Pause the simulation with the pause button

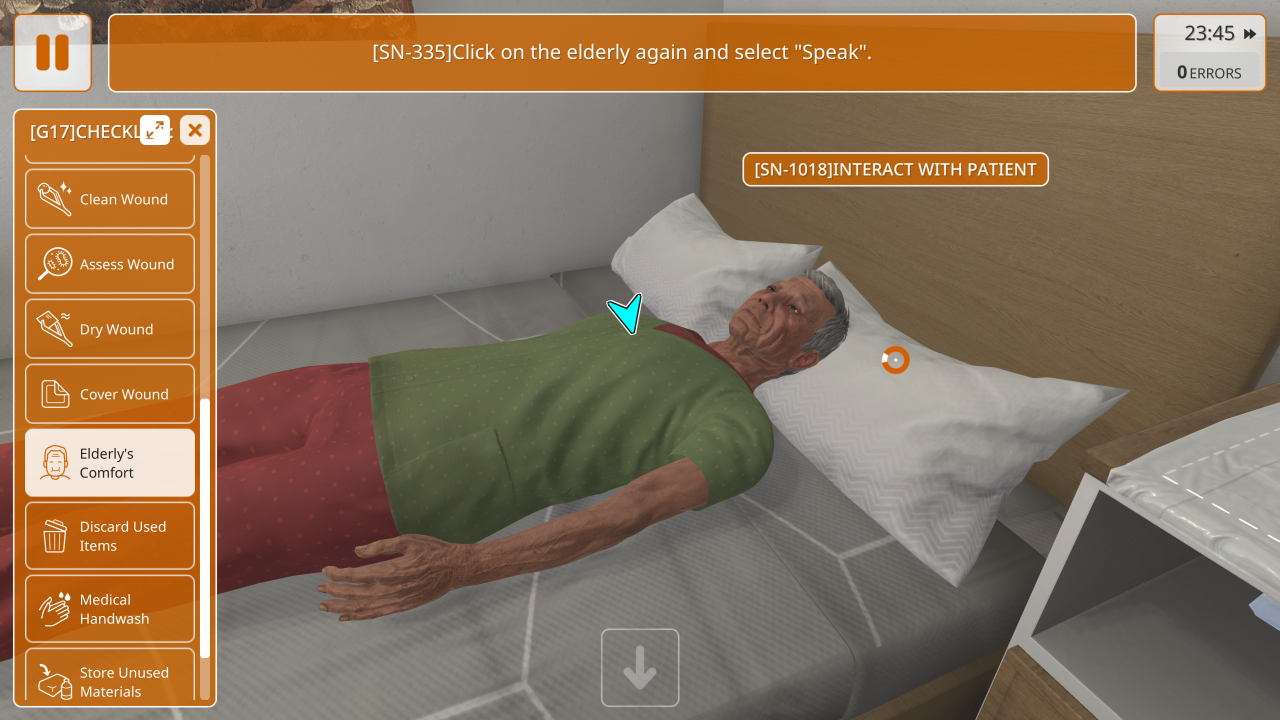(x=53, y=53)
